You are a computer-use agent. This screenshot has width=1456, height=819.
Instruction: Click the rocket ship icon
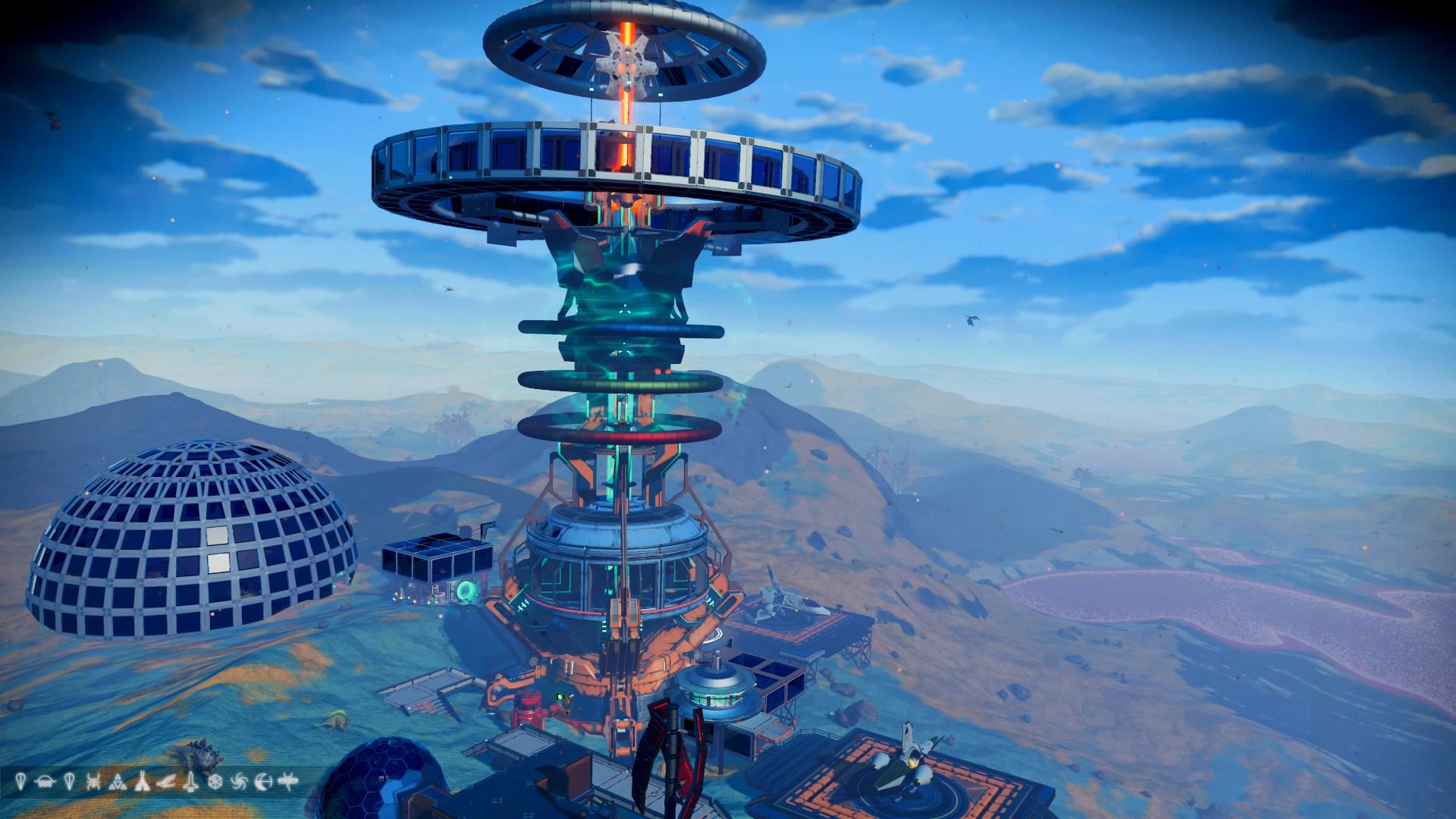pos(190,782)
